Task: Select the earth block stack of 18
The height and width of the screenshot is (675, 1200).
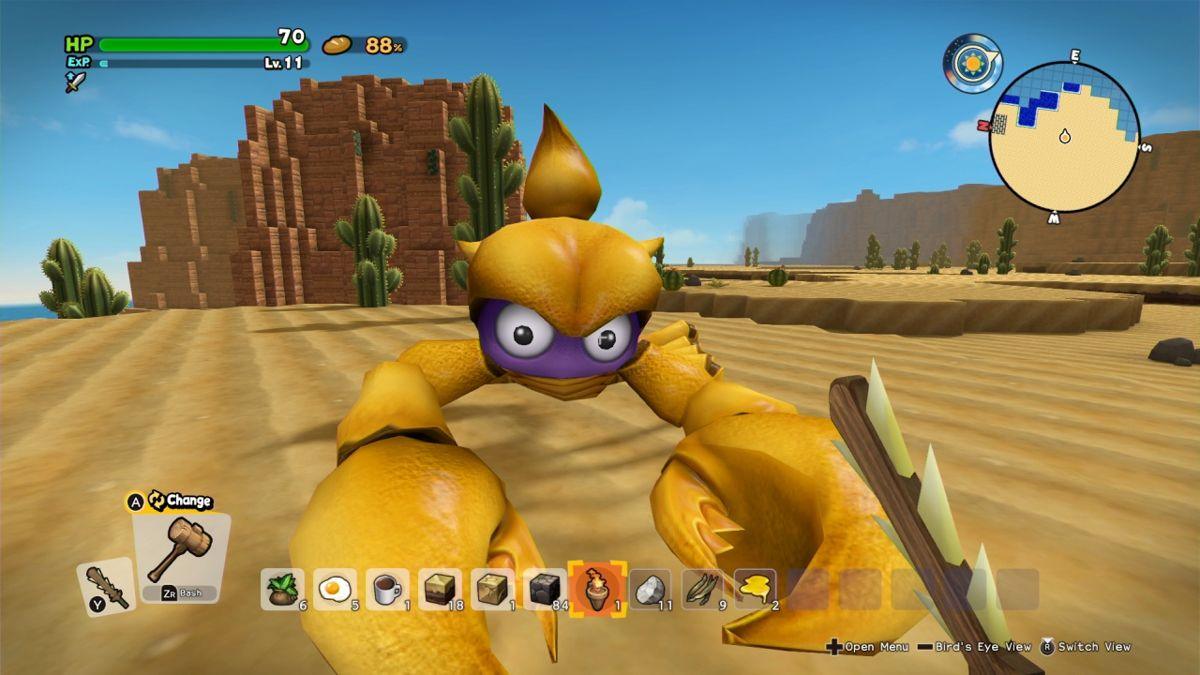Action: [439, 589]
